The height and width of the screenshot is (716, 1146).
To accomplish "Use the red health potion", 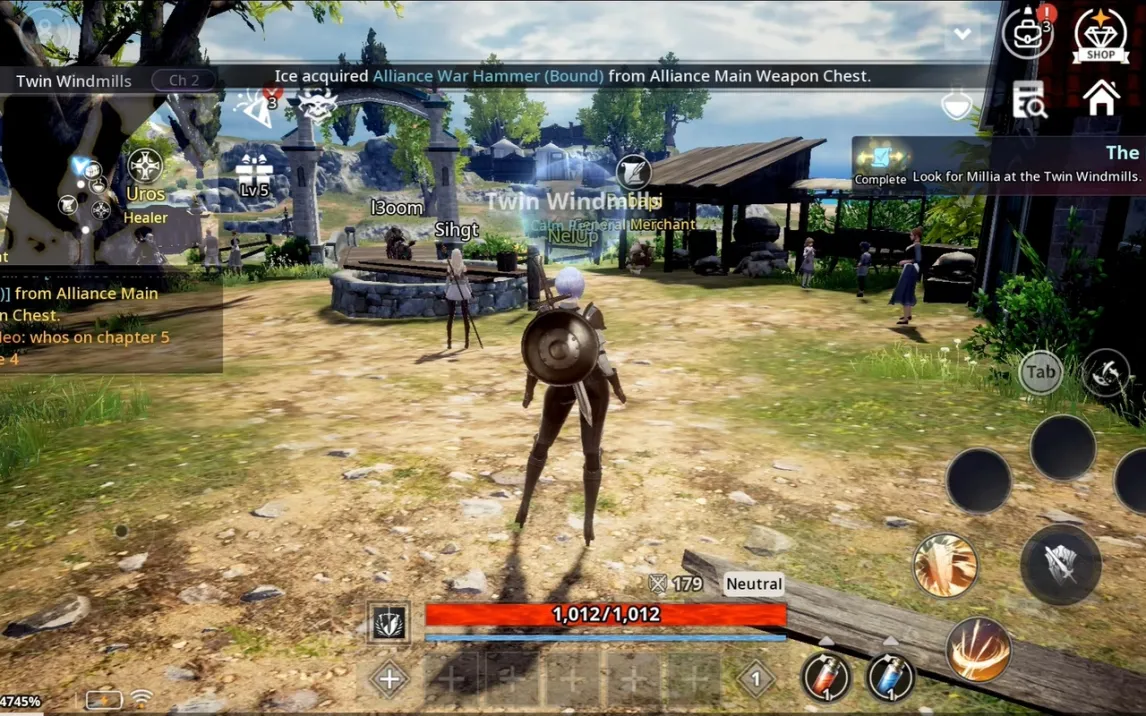I will tap(825, 677).
